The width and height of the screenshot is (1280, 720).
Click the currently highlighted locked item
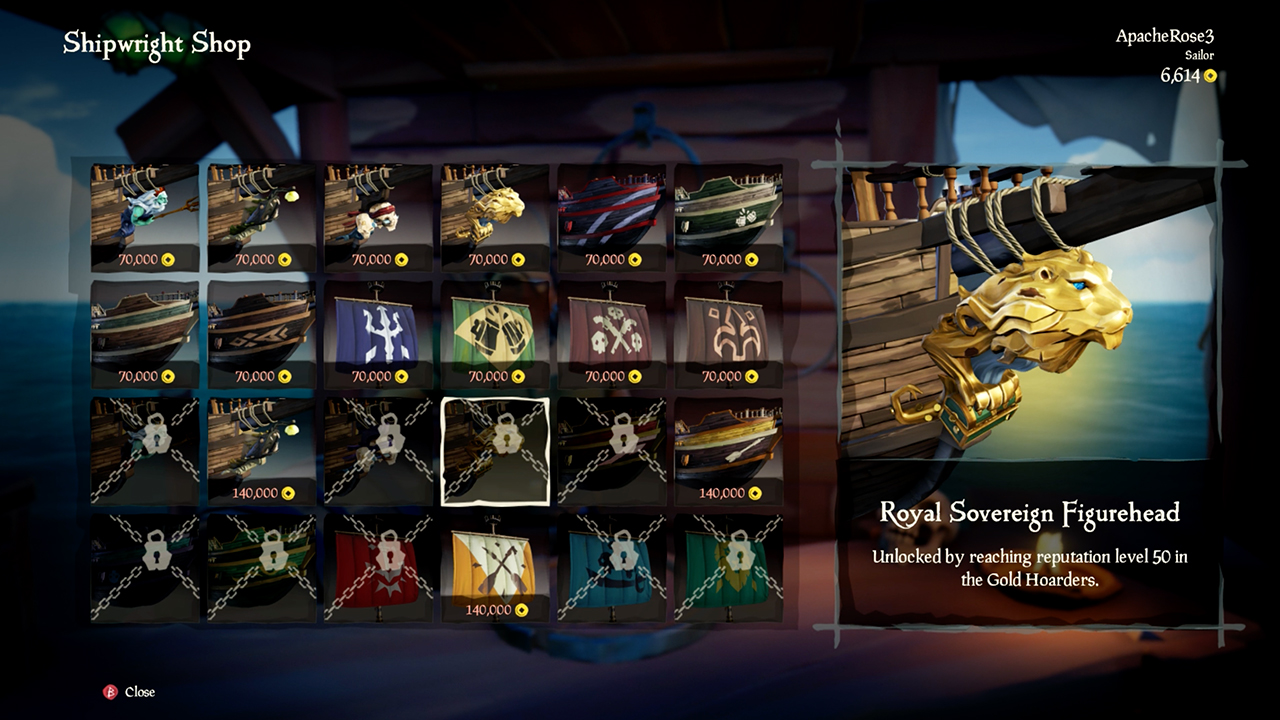point(495,448)
